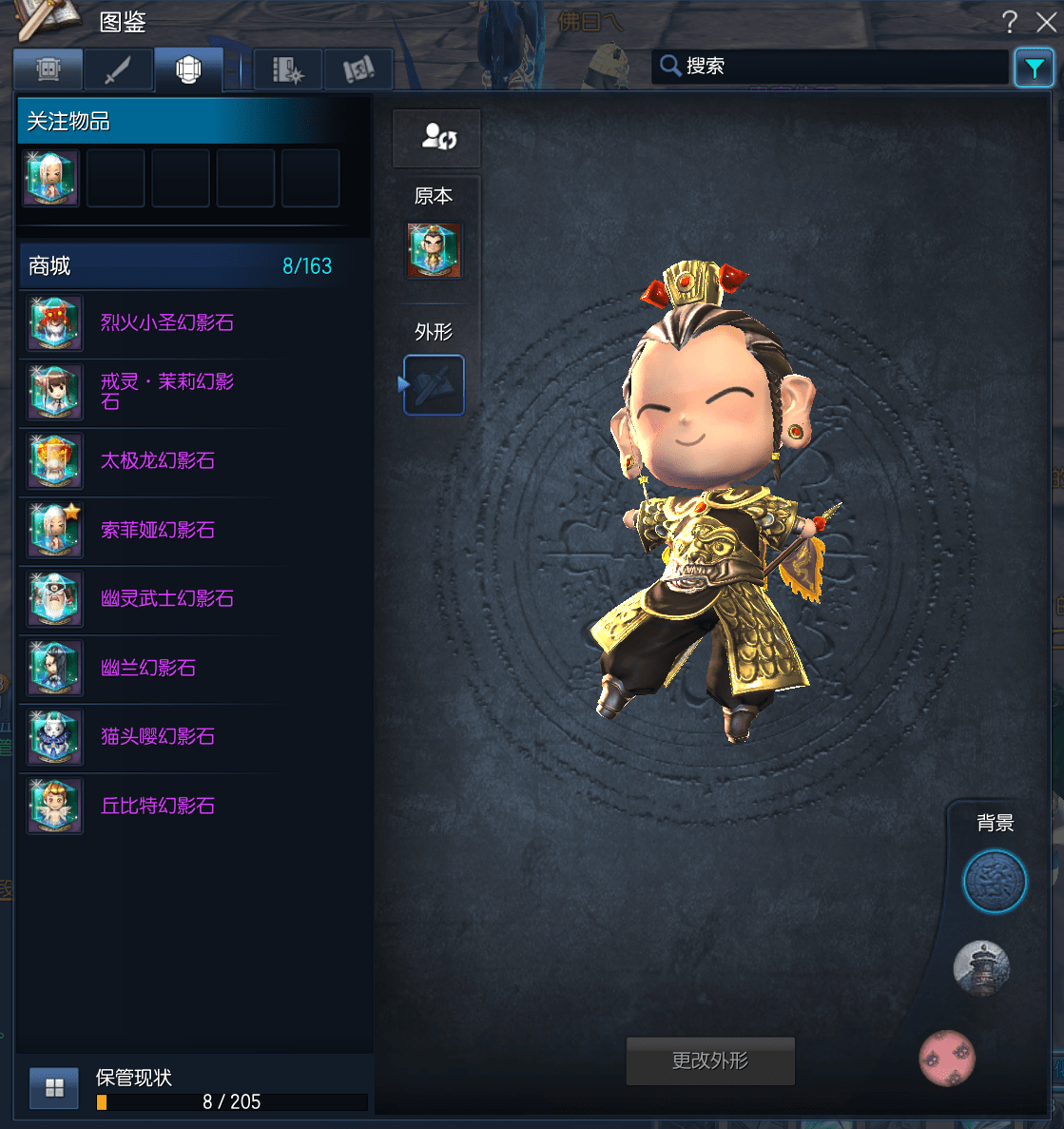Viewport: 1064px width, 1129px height.
Task: Open the help question mark
Action: [x=1010, y=22]
